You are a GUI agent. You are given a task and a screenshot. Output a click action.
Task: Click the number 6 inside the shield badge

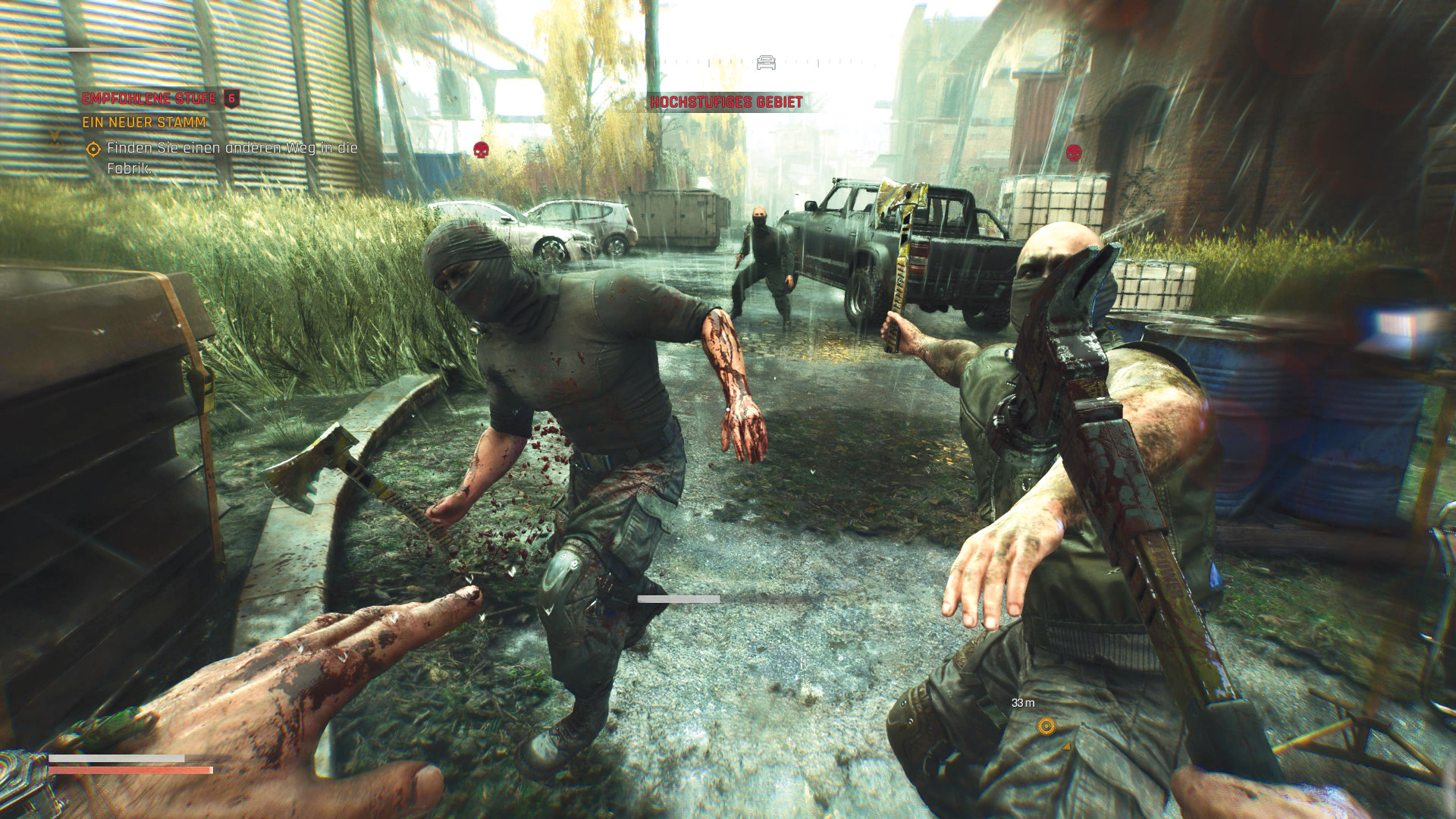click(x=230, y=98)
